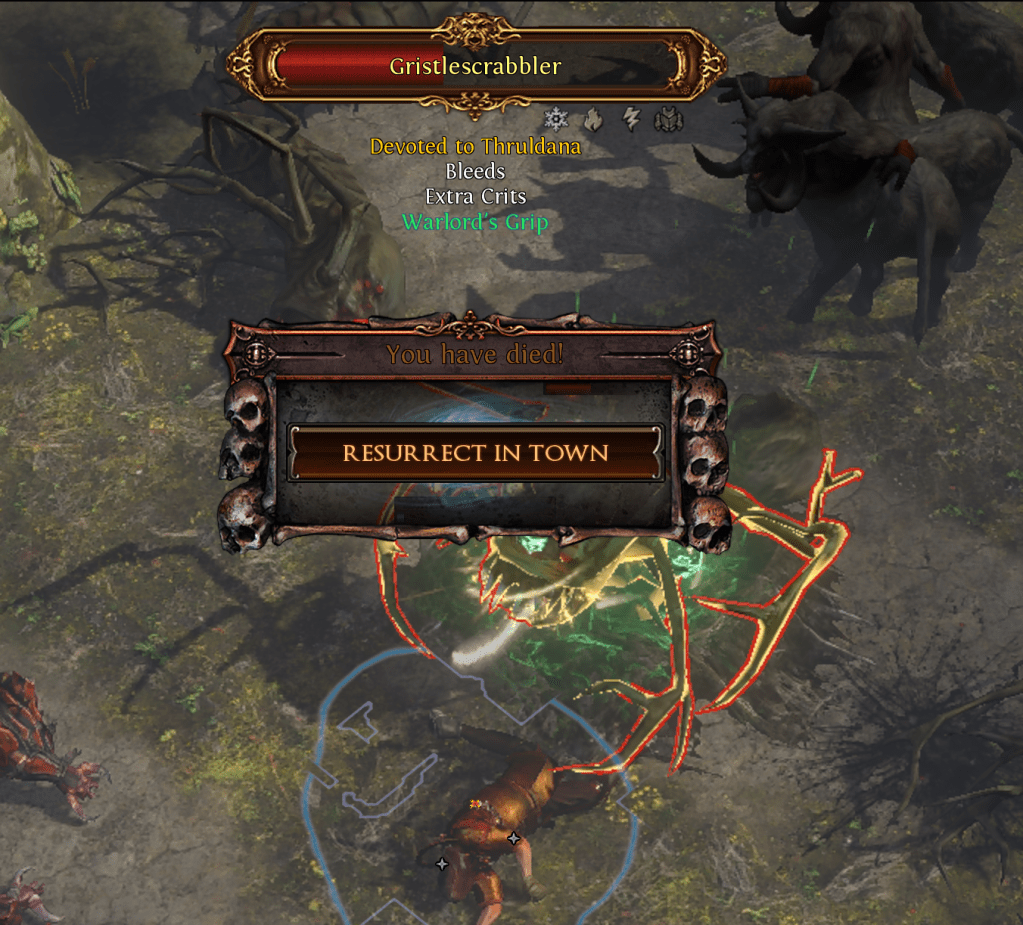Screen dimensions: 1023x925
Task: Click the Resurrect in Town button
Action: coord(475,453)
